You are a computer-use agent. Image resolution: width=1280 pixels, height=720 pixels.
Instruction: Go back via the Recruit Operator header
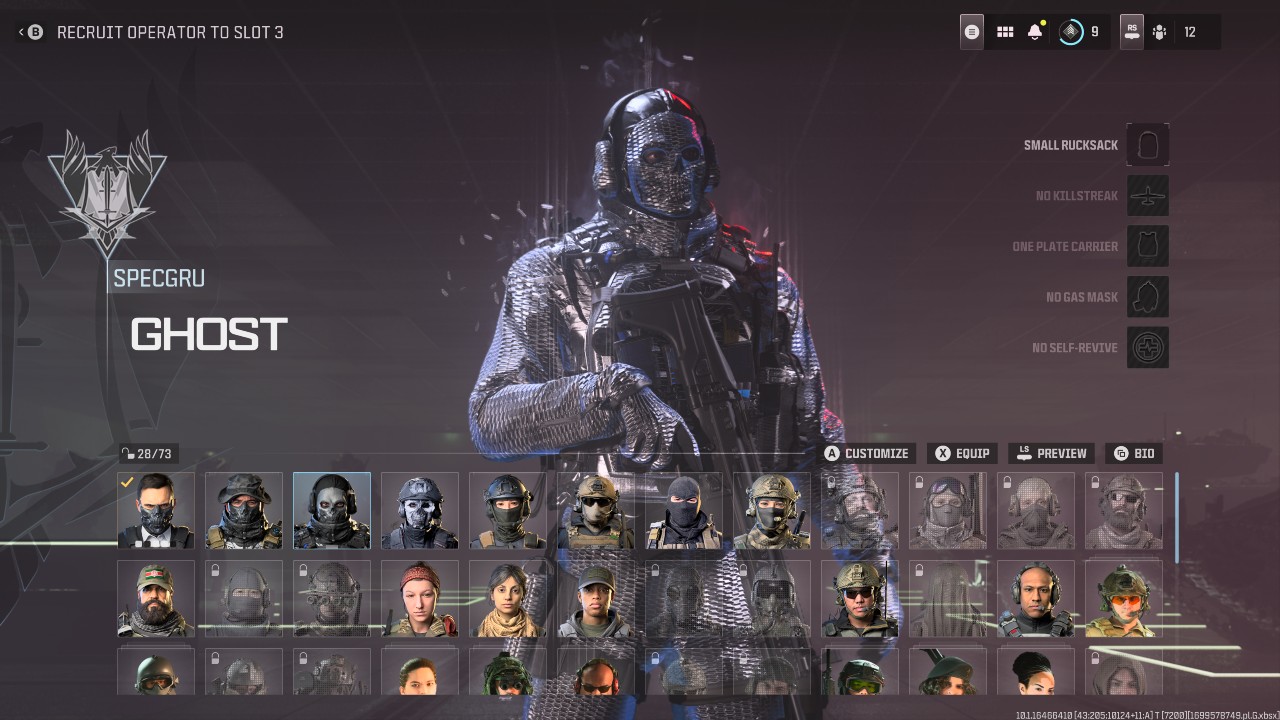33,31
